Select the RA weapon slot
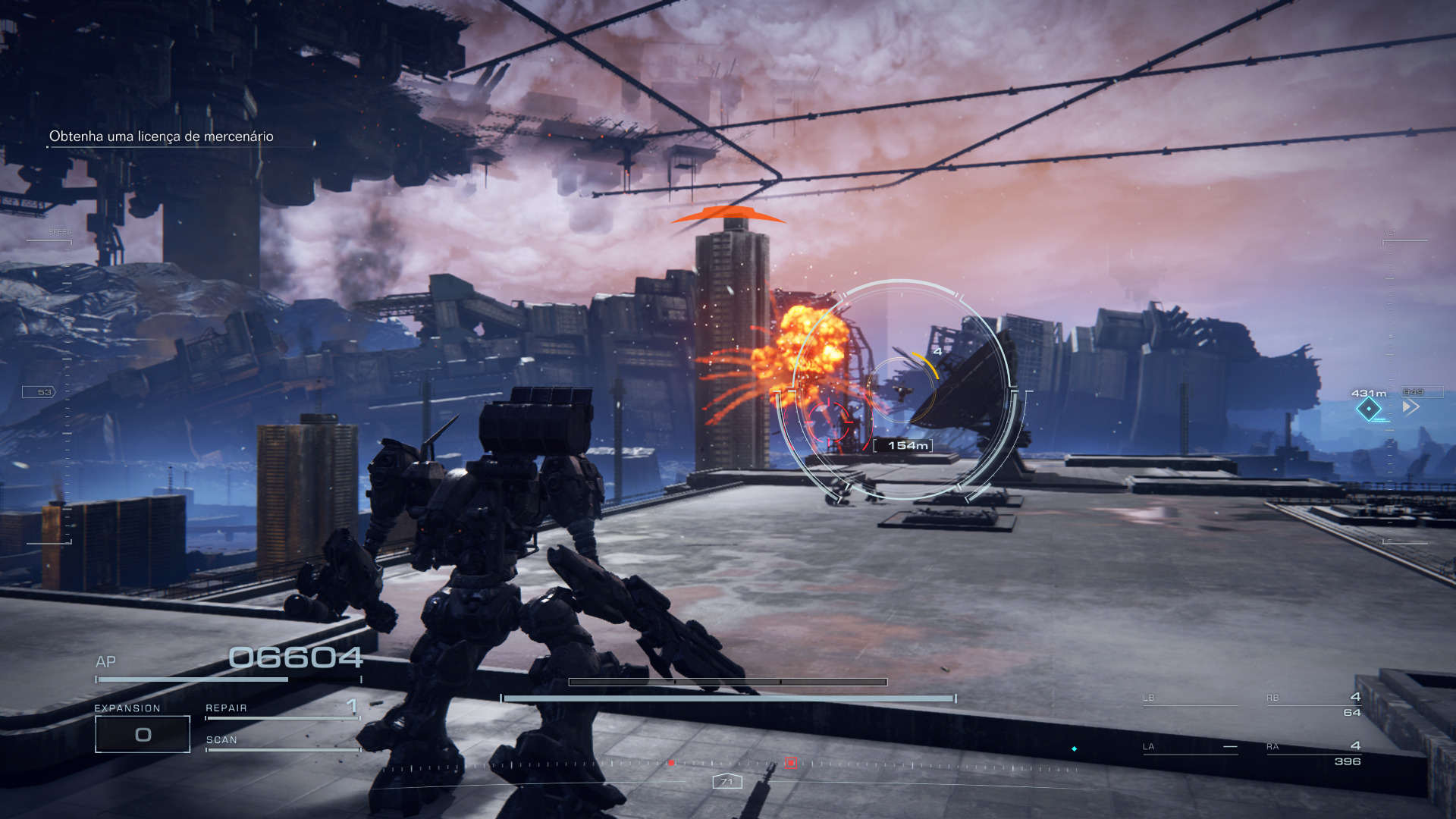 [1313, 753]
